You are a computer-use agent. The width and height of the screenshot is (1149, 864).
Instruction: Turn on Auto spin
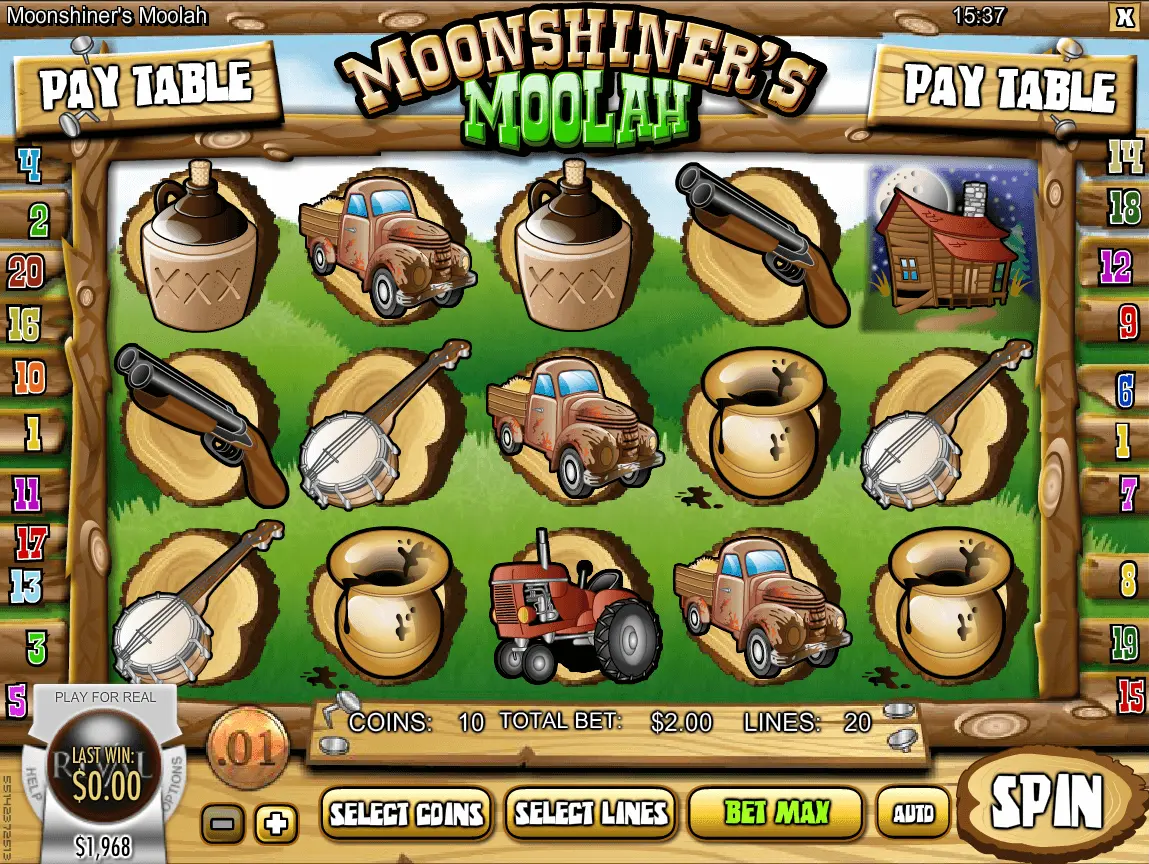pyautogui.click(x=913, y=812)
